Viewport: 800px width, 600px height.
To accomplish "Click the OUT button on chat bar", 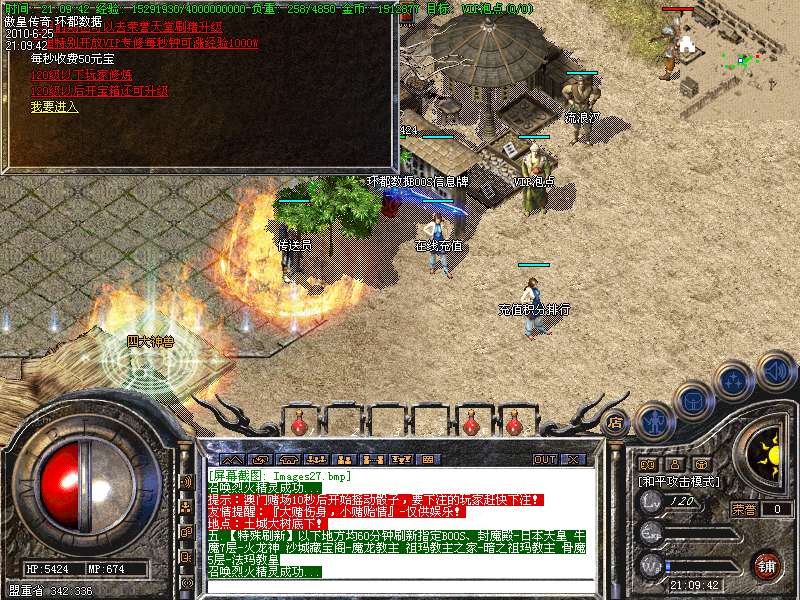I will click(x=544, y=459).
